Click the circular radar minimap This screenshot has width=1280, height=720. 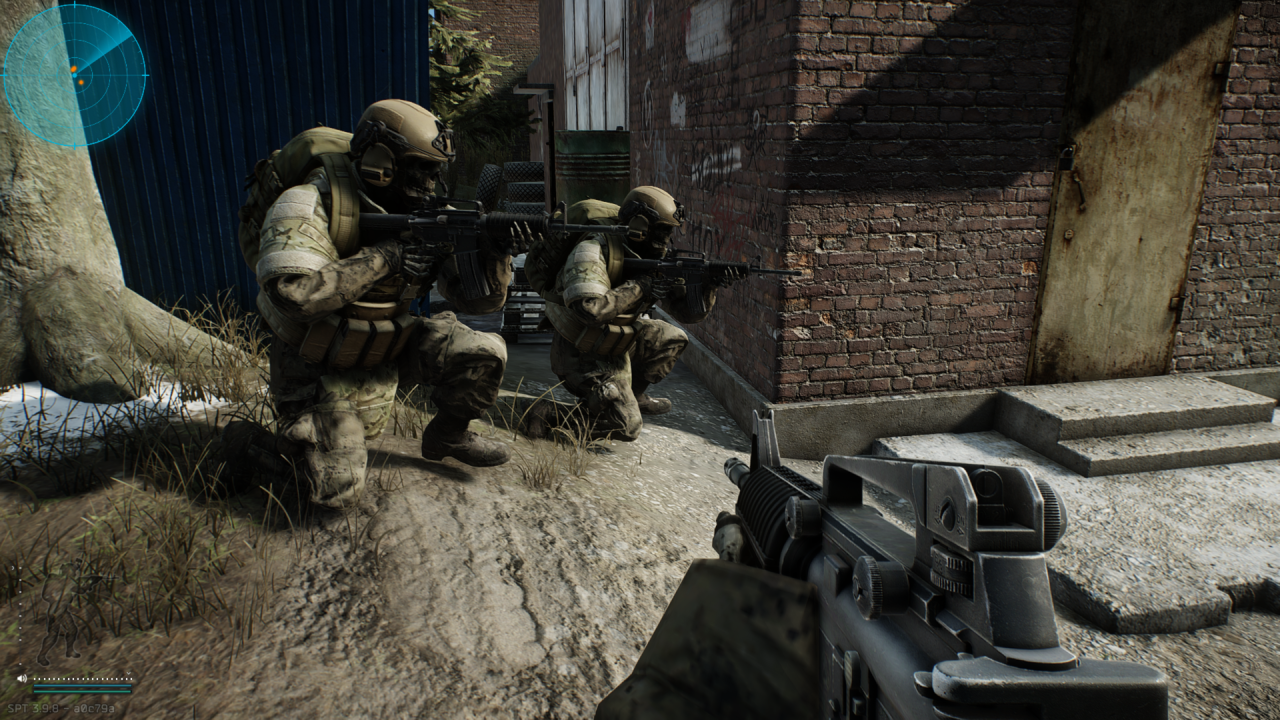coord(75,75)
